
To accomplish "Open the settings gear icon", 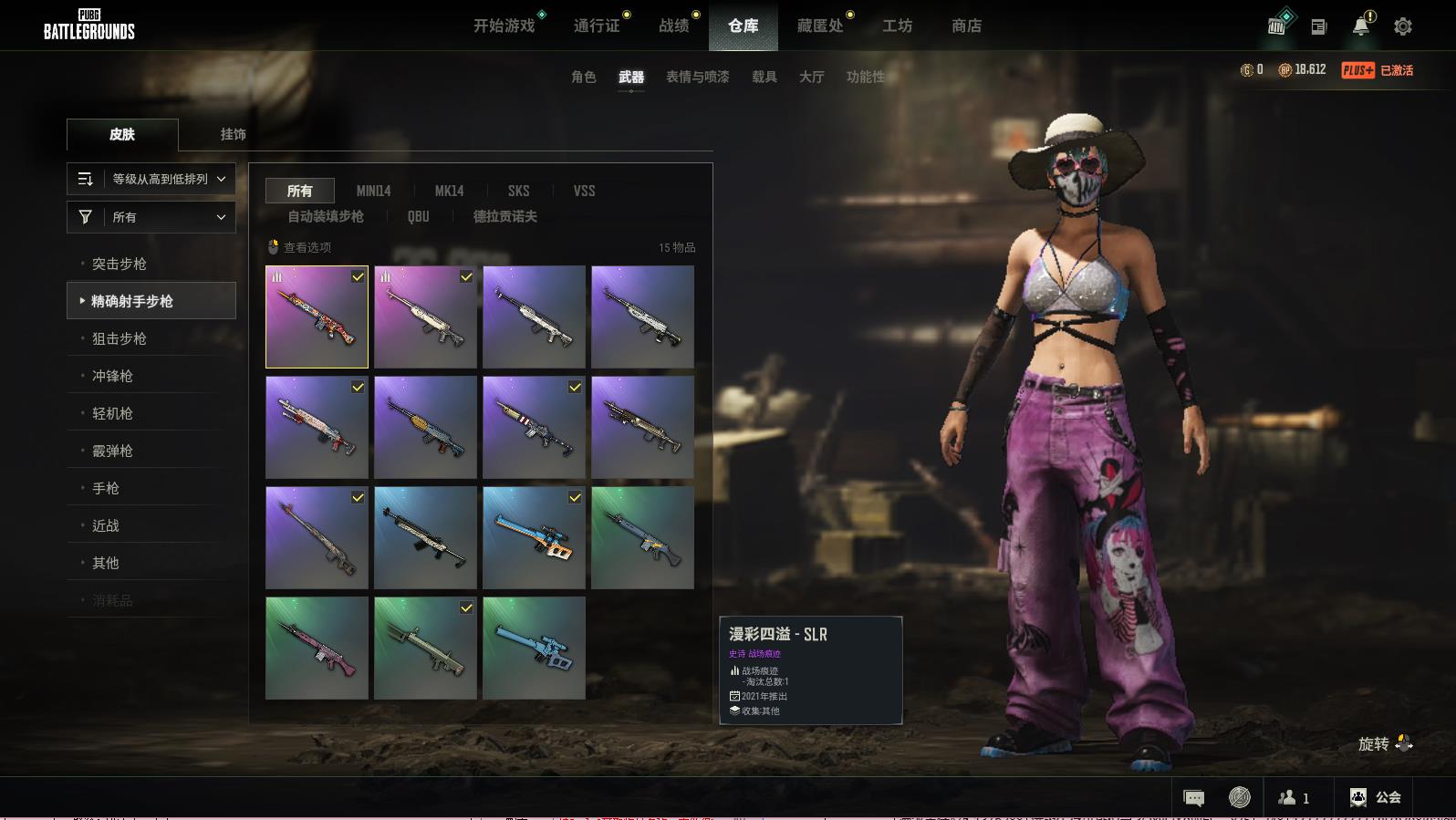I will pyautogui.click(x=1402, y=26).
